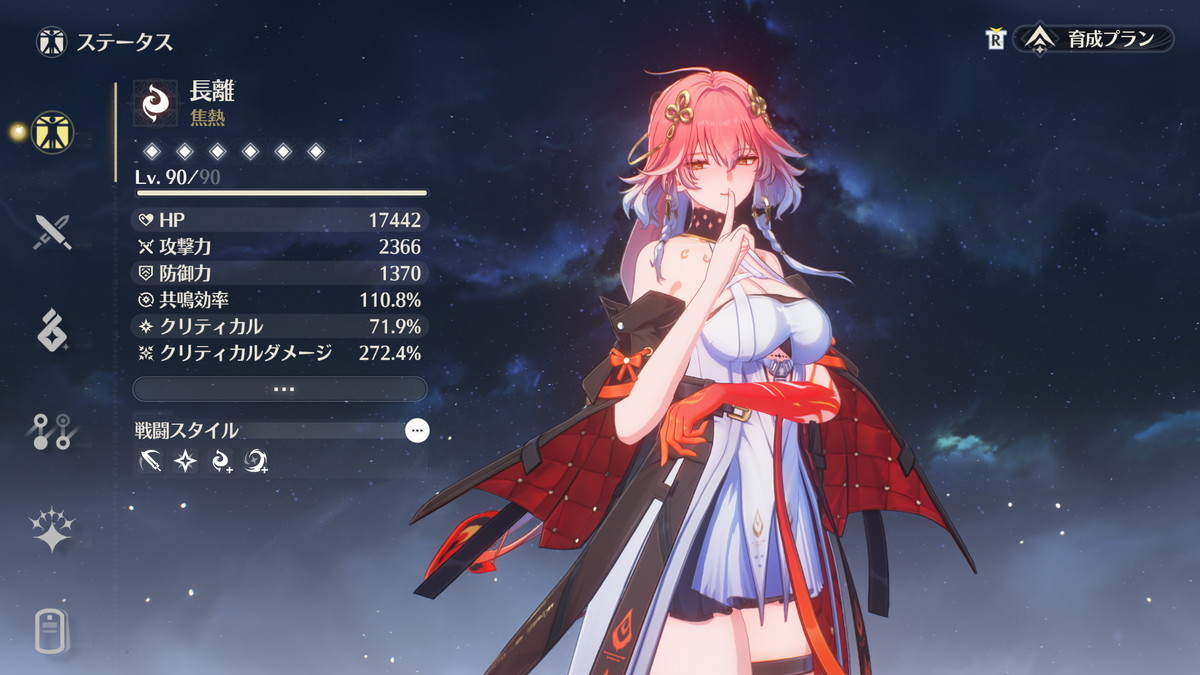Viewport: 1200px width, 675px height.
Task: Click the 焦熱 fusion element icon beside 長離
Action: [155, 102]
